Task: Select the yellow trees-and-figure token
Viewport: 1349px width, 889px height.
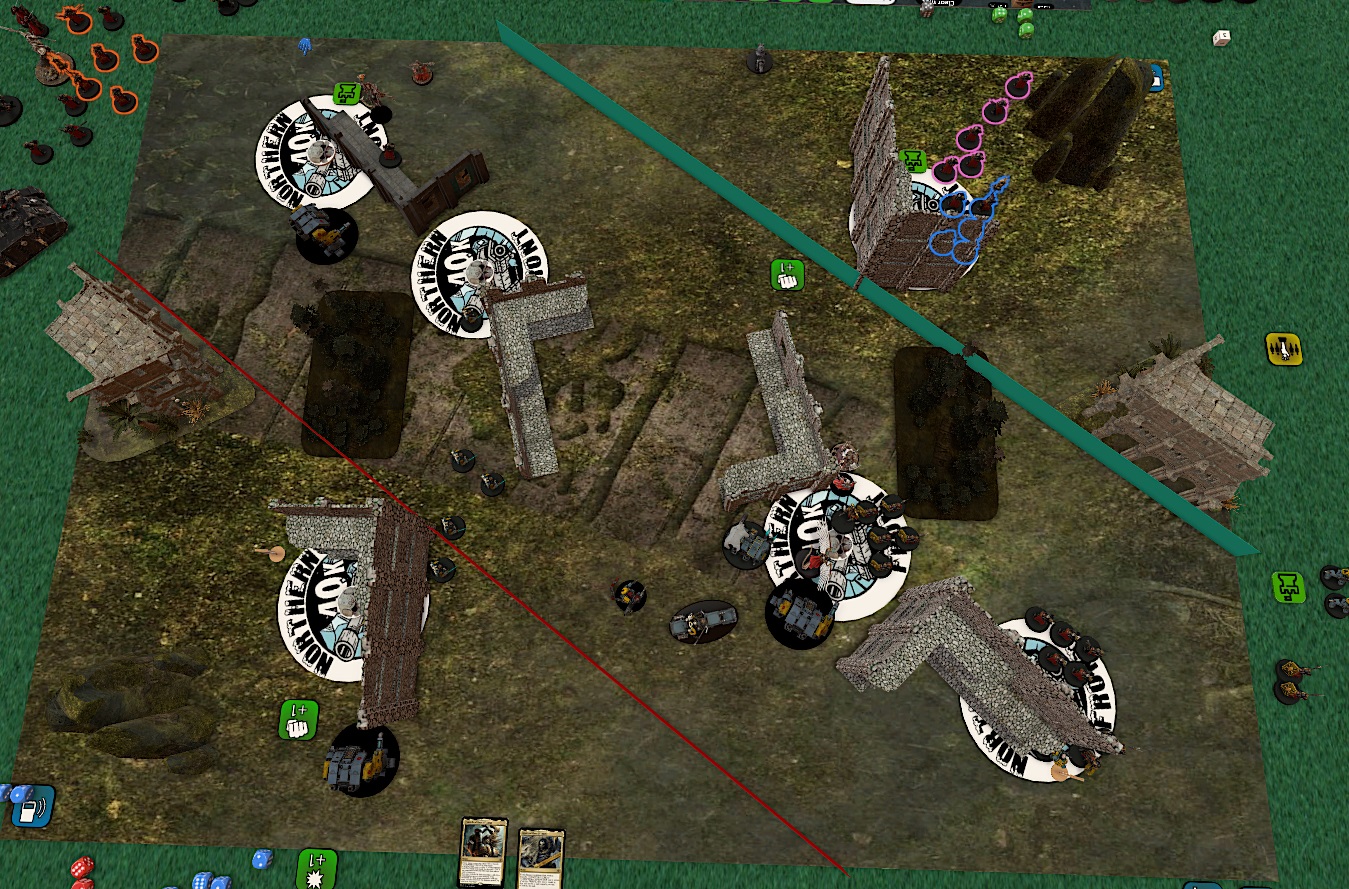Action: [x=1283, y=349]
